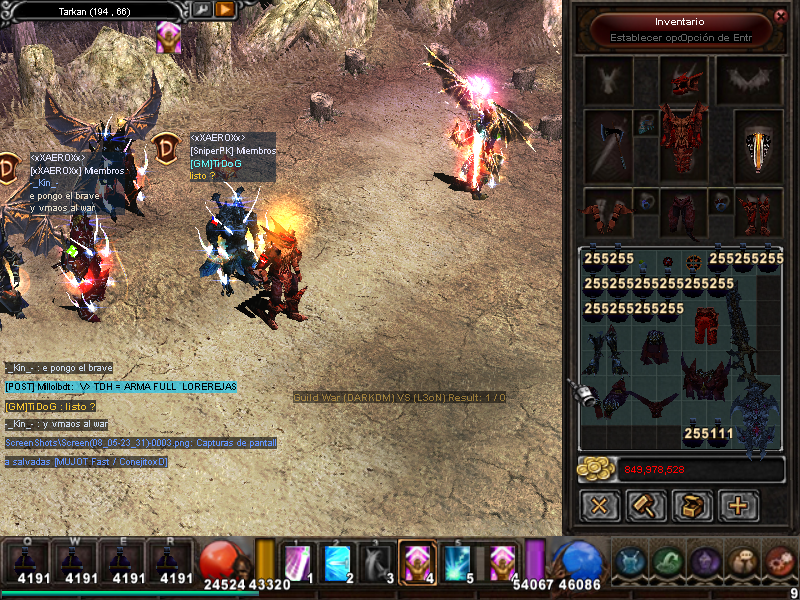
Task: Select the highlighted skill slot 4
Action: pyautogui.click(x=417, y=561)
